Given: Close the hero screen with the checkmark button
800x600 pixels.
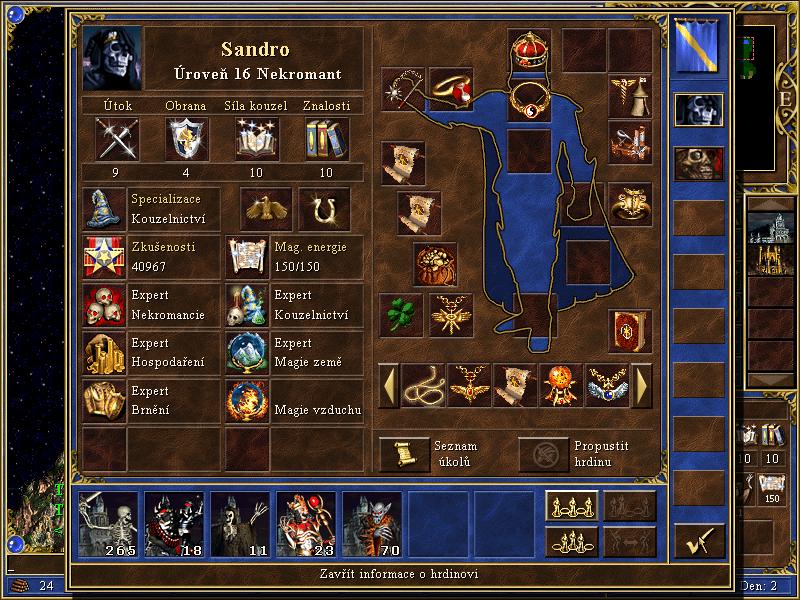Looking at the screenshot, I should [x=698, y=541].
